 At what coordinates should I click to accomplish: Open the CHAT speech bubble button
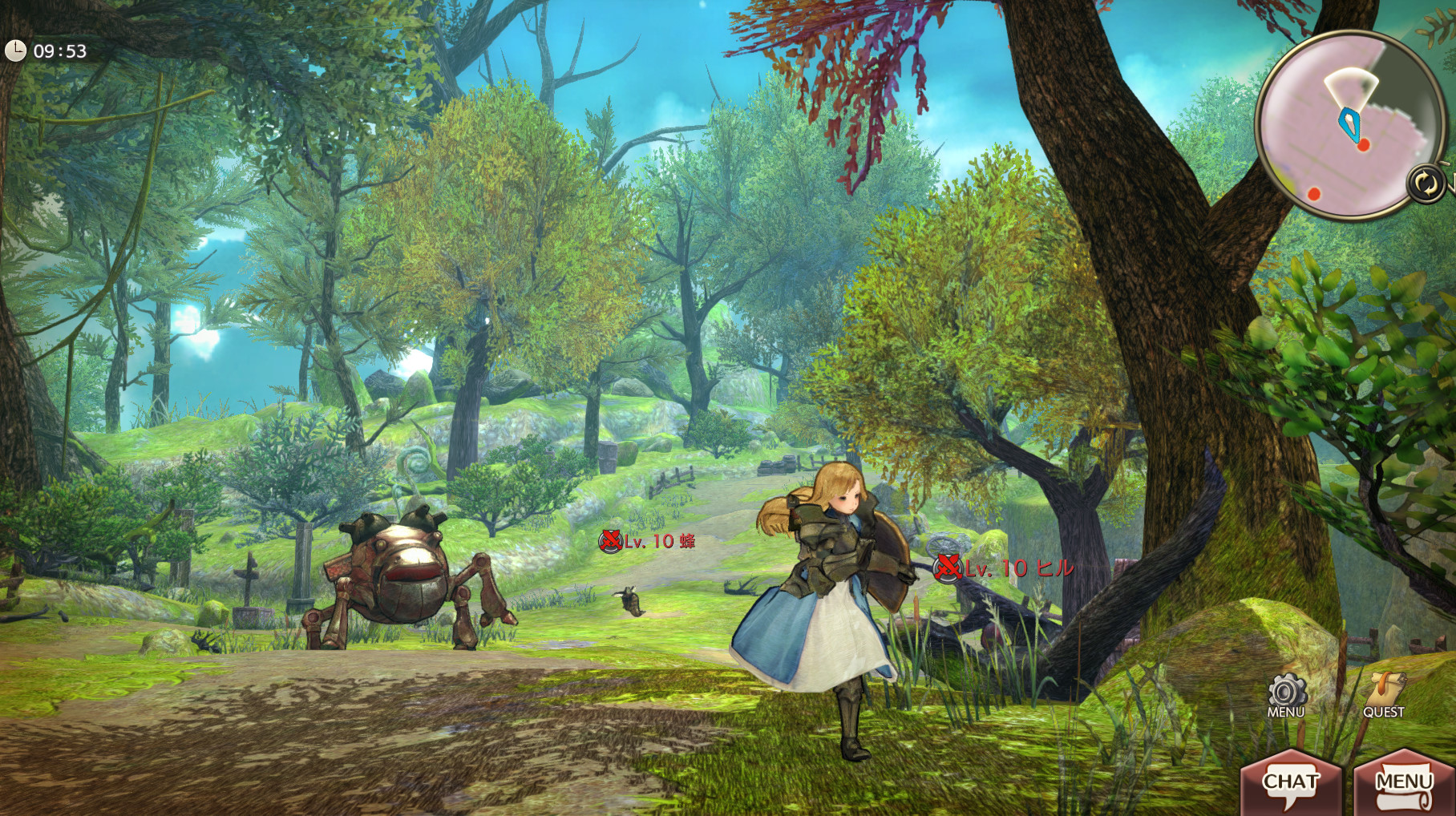pyautogui.click(x=1291, y=783)
